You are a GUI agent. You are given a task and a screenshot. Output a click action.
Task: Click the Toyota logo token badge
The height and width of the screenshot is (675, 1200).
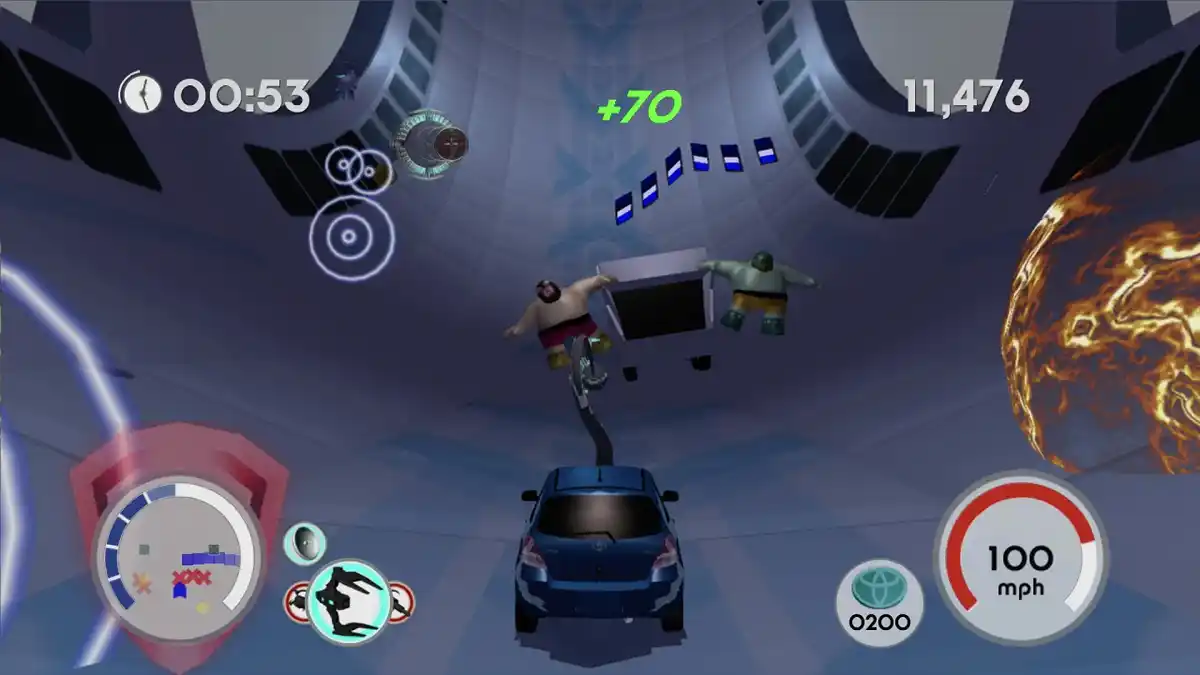point(879,602)
